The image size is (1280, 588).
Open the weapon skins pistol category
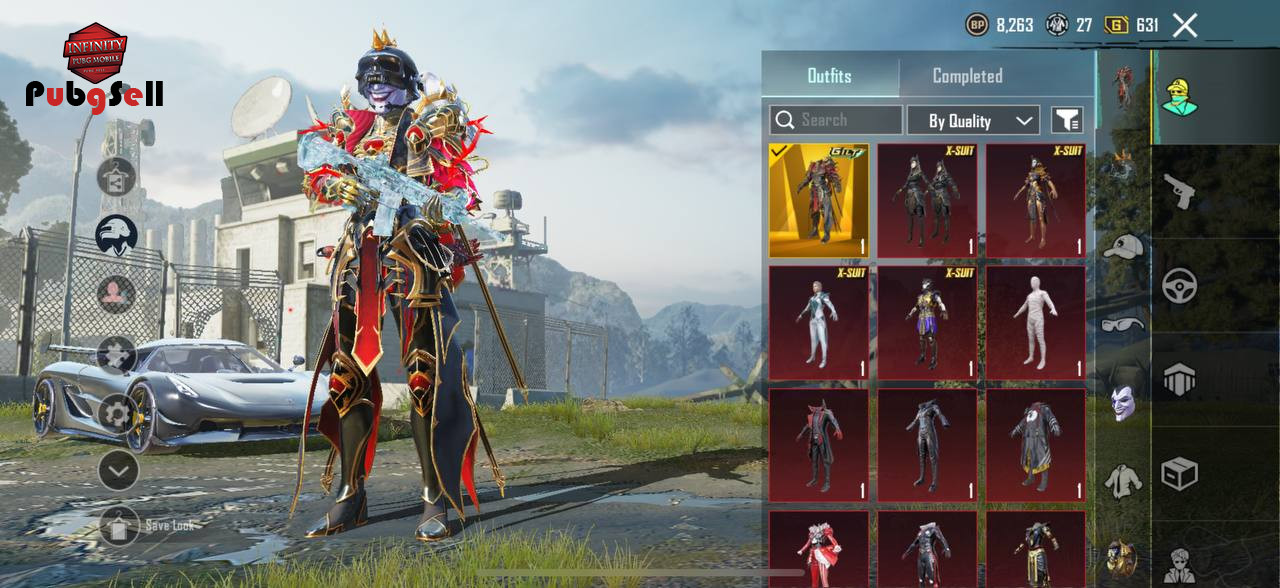[1180, 191]
